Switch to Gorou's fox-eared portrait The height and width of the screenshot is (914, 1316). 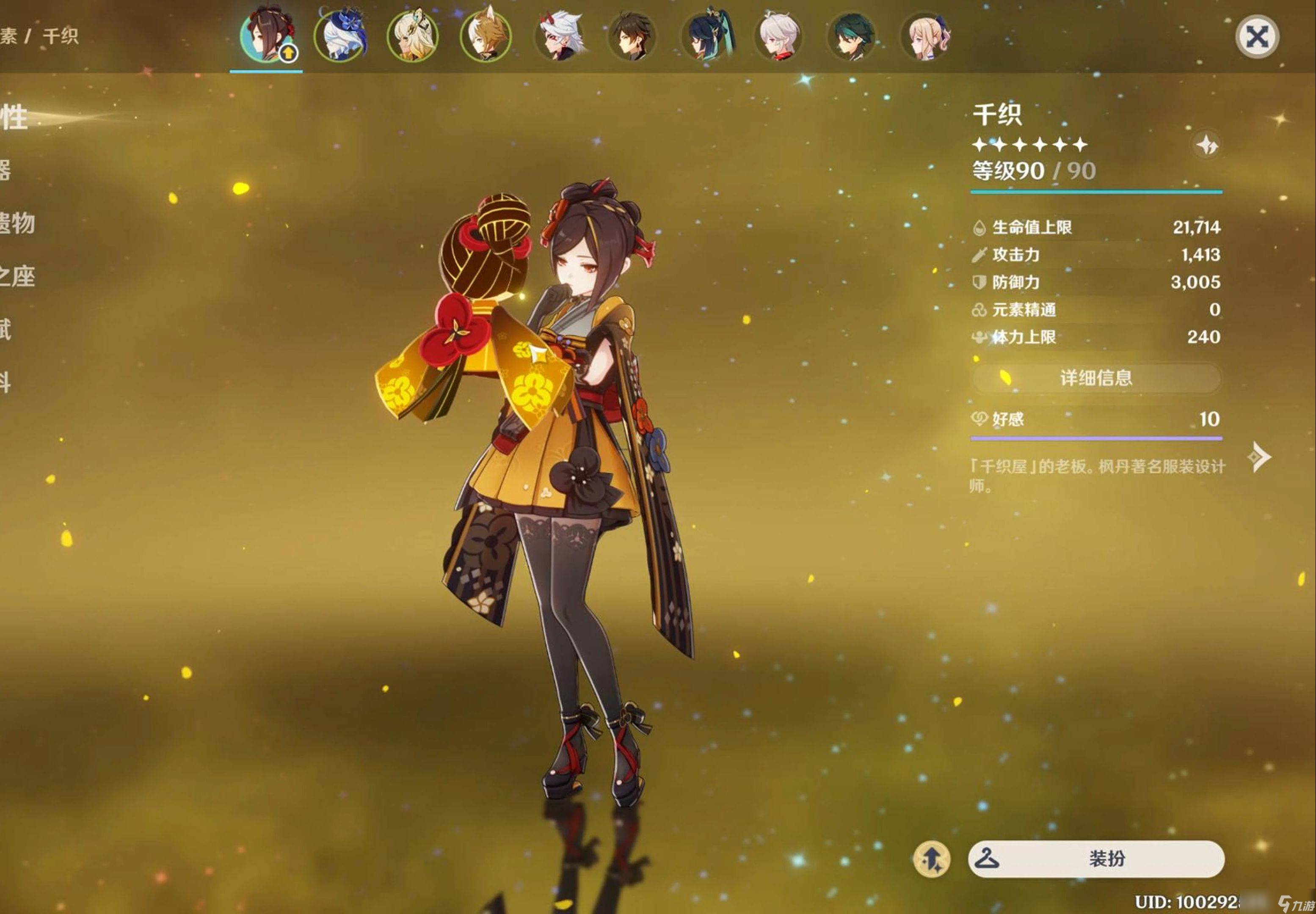click(486, 36)
